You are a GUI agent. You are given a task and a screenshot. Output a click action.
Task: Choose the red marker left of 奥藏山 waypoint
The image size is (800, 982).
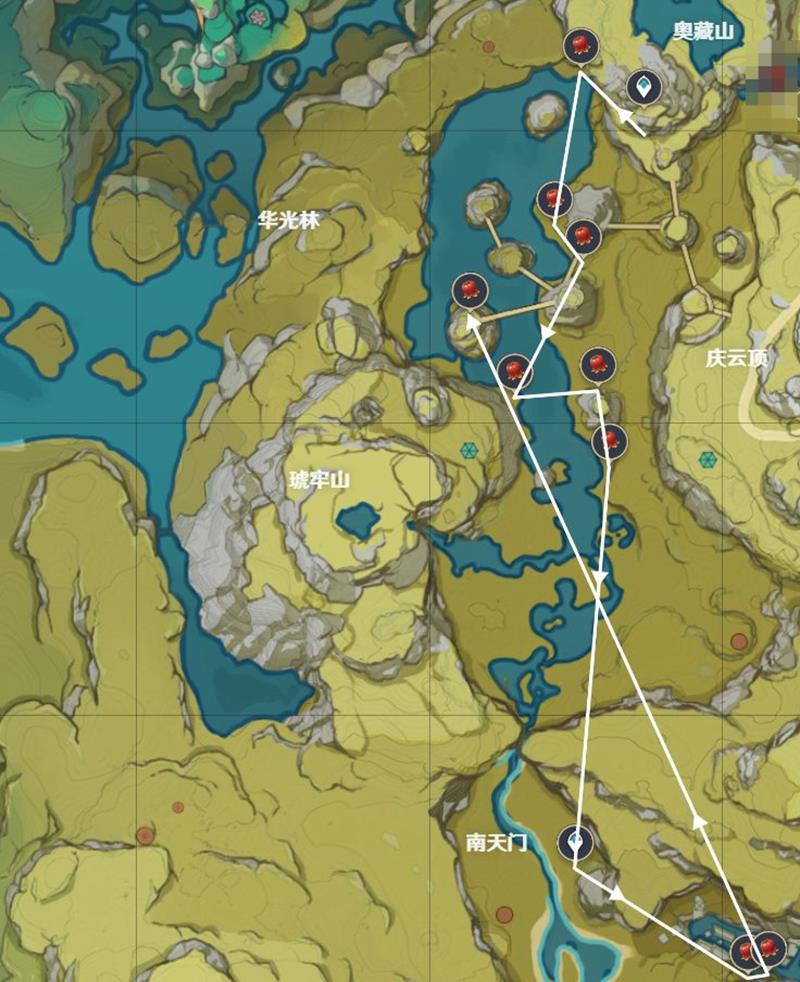pyautogui.click(x=581, y=46)
